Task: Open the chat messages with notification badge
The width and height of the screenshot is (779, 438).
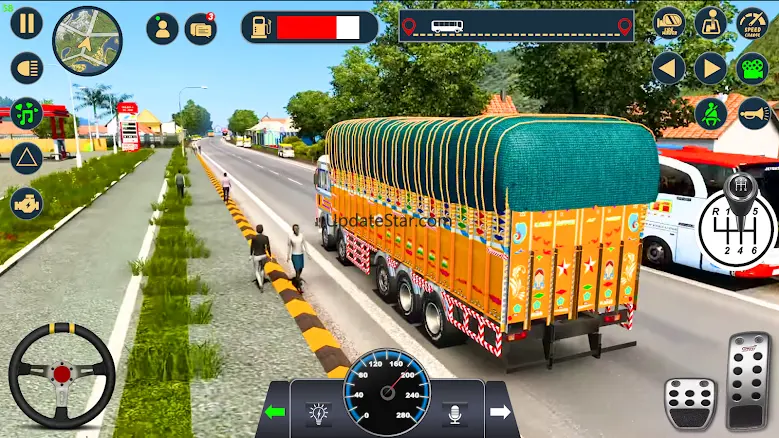Action: pos(200,28)
